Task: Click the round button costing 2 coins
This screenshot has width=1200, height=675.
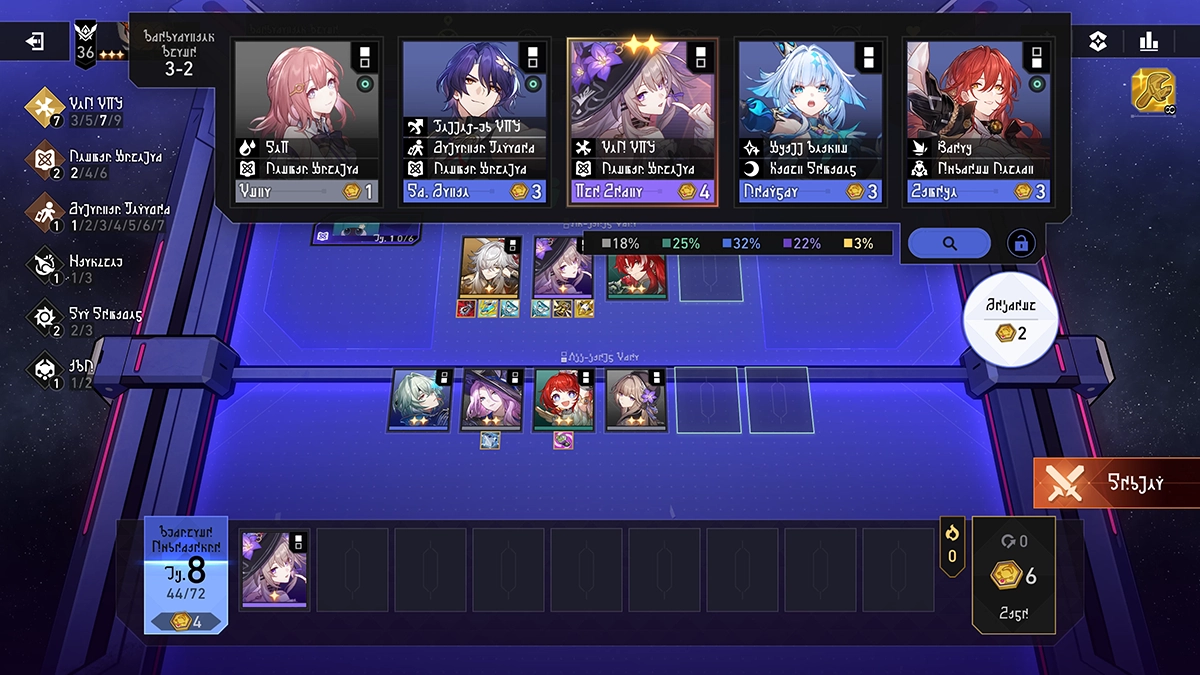Action: pos(1008,324)
